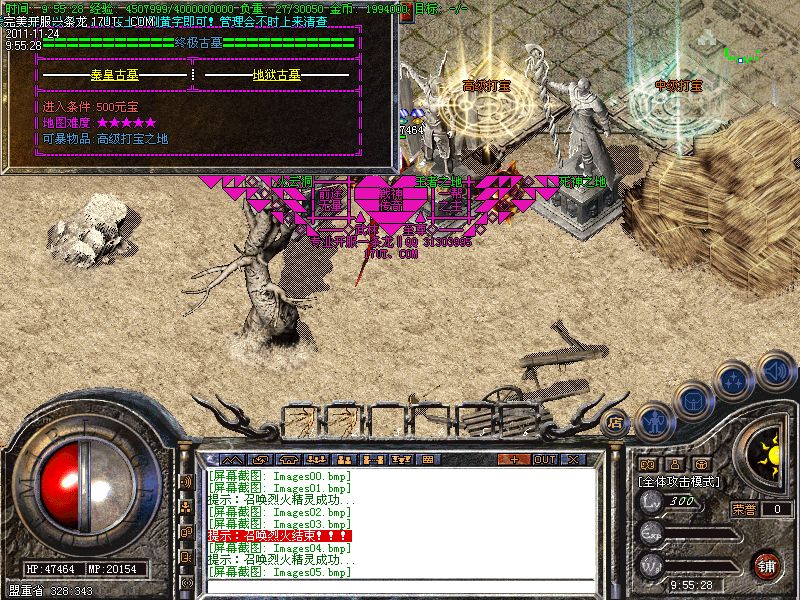Open the bag-shaped blue orb
The image size is (800, 600).
click(x=693, y=399)
